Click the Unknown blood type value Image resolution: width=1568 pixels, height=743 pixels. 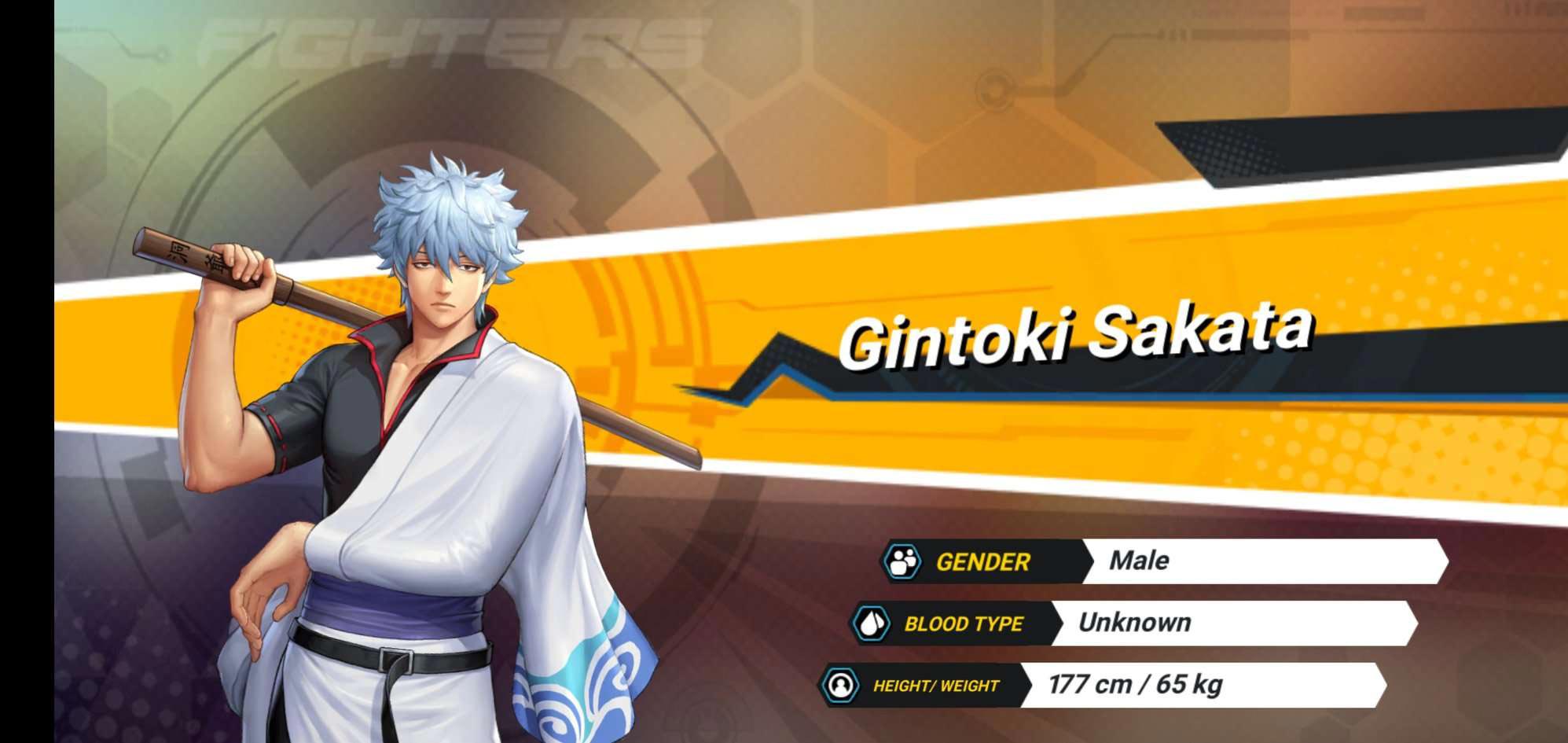tap(1134, 623)
